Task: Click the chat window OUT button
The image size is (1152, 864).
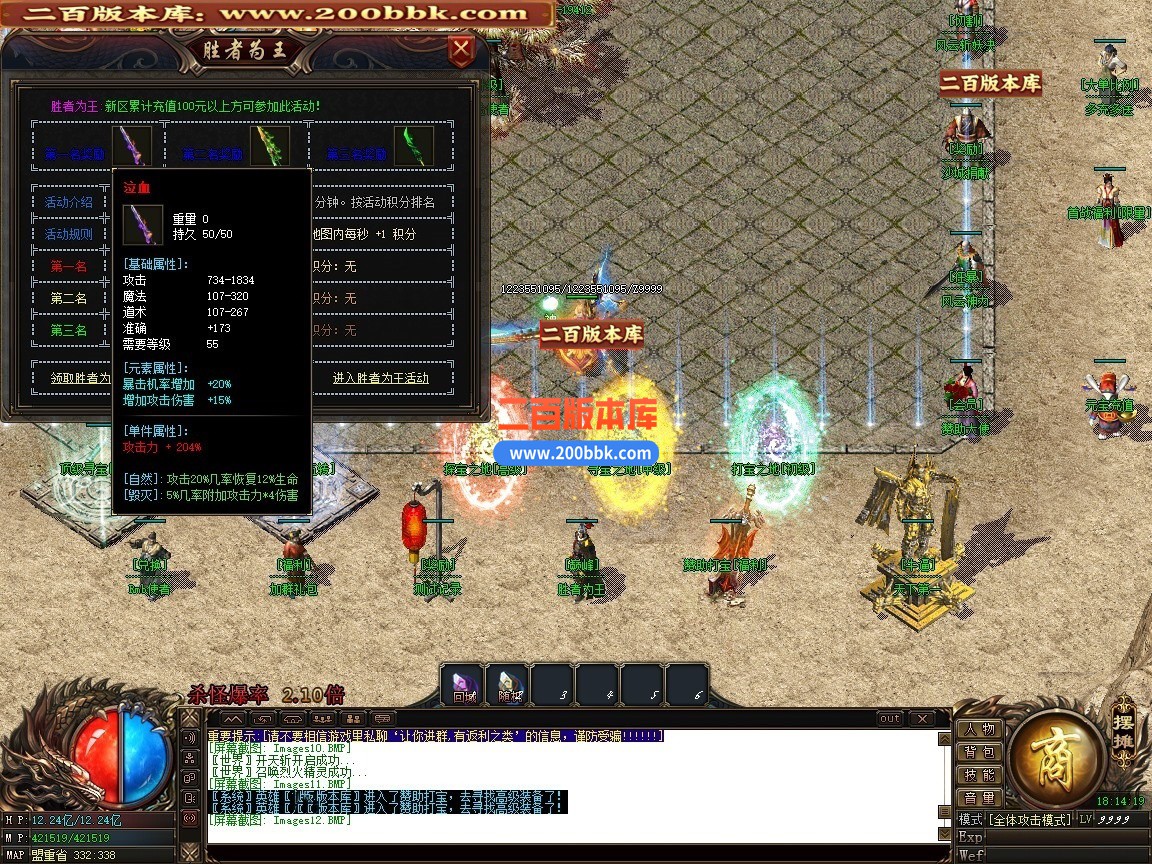Action: pyautogui.click(x=889, y=719)
